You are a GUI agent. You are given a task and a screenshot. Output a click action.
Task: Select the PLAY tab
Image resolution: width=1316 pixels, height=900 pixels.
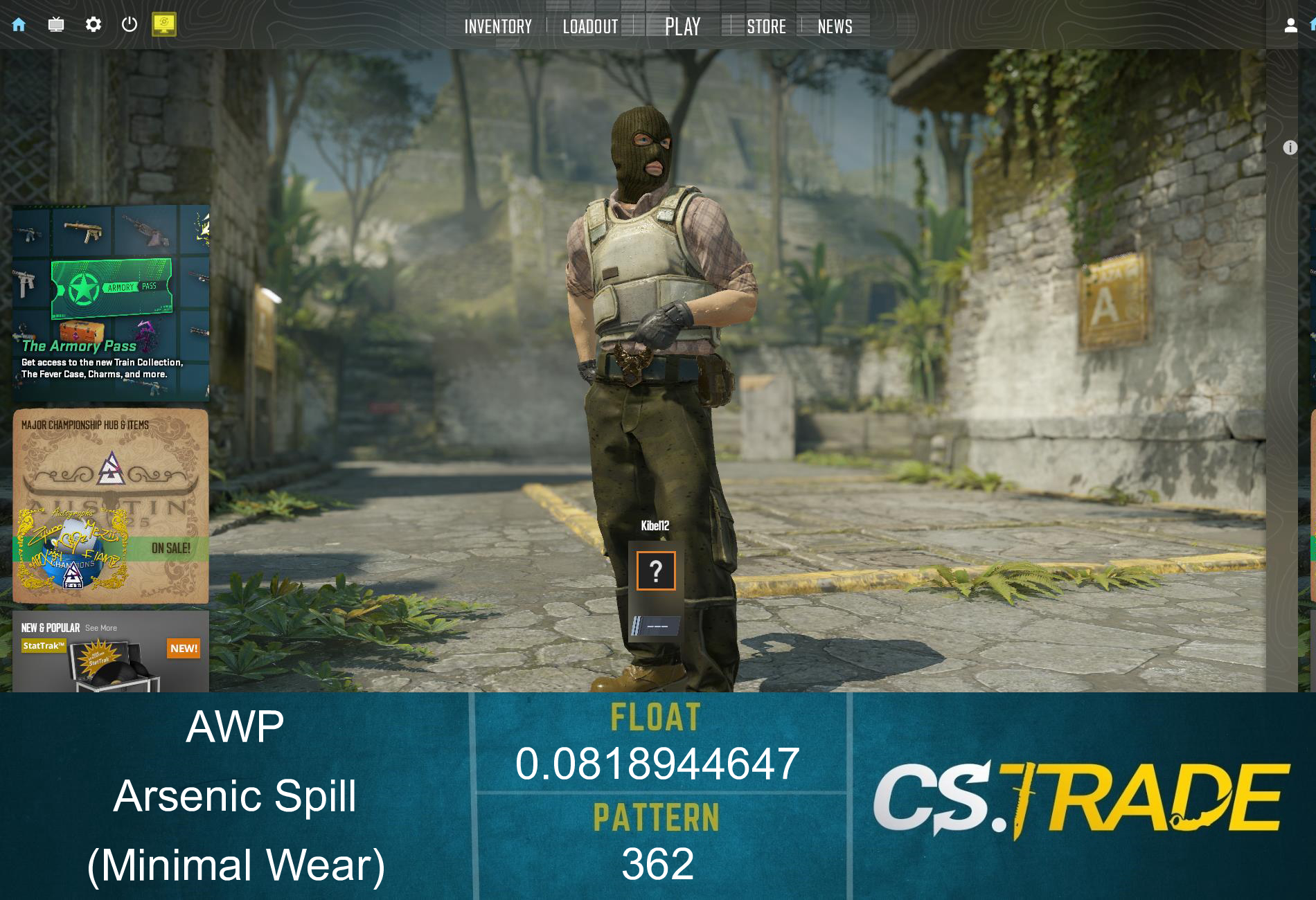point(682,26)
